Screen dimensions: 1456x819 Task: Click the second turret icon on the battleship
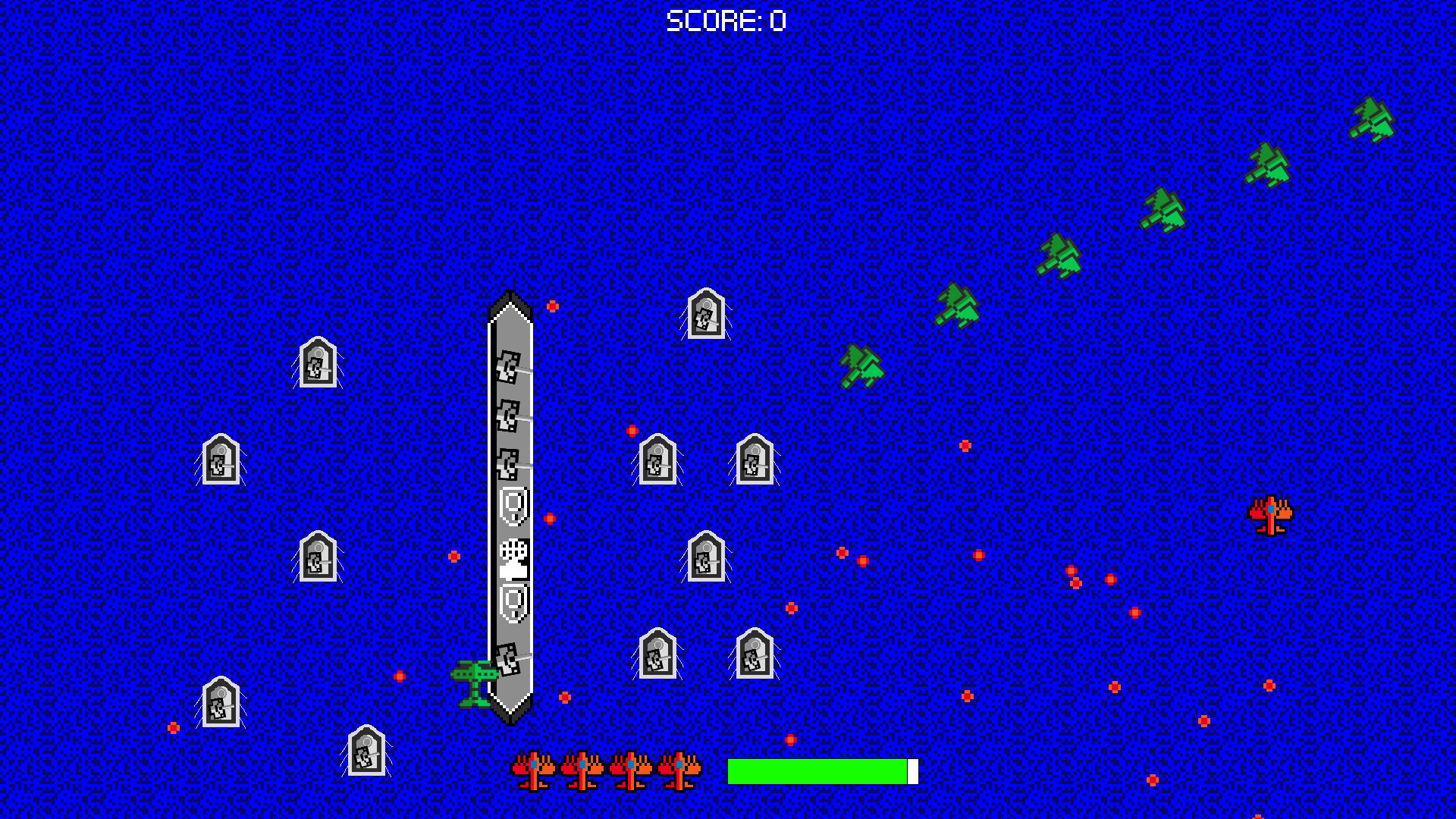point(508,416)
